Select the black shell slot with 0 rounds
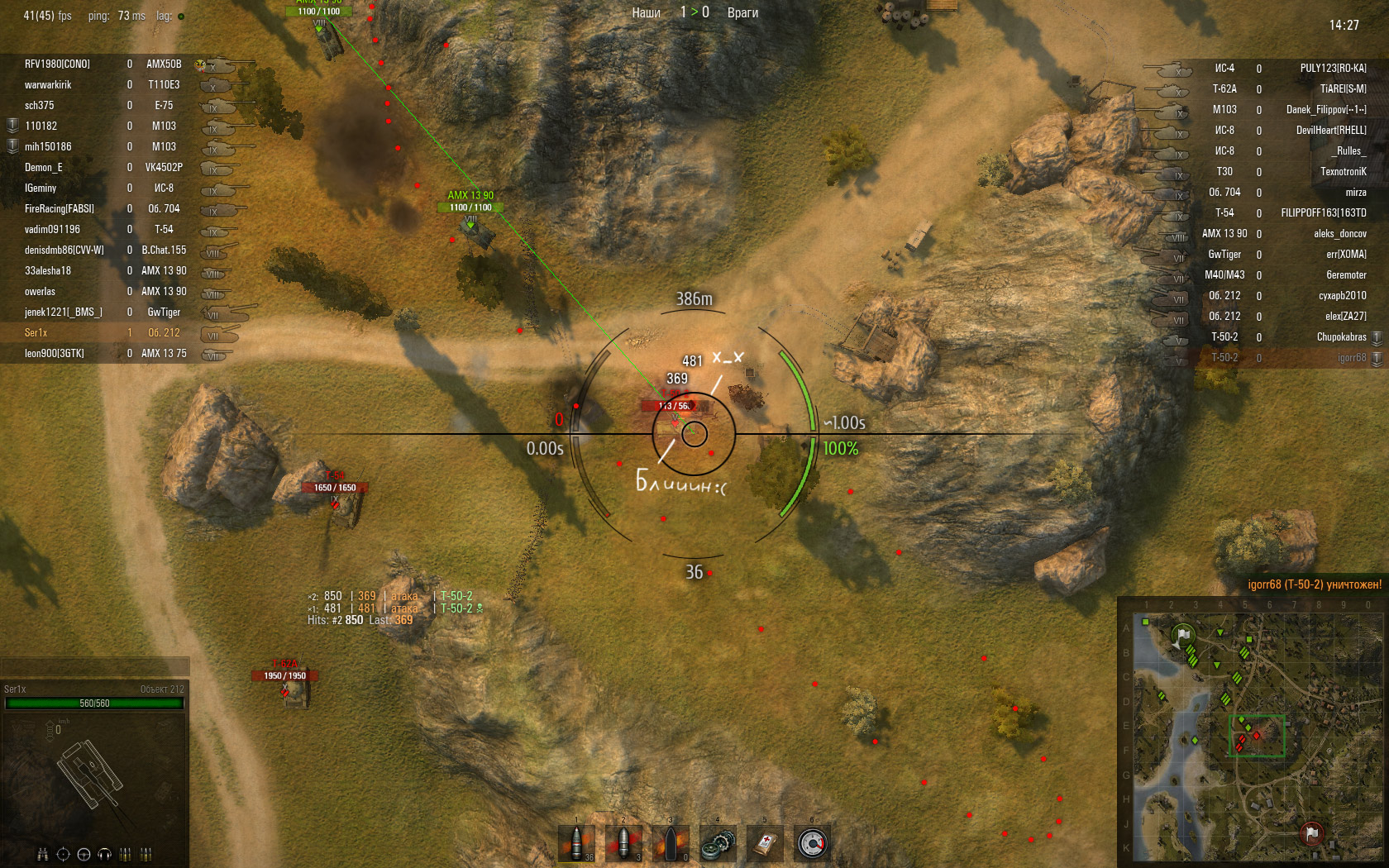The image size is (1389, 868). (x=671, y=843)
